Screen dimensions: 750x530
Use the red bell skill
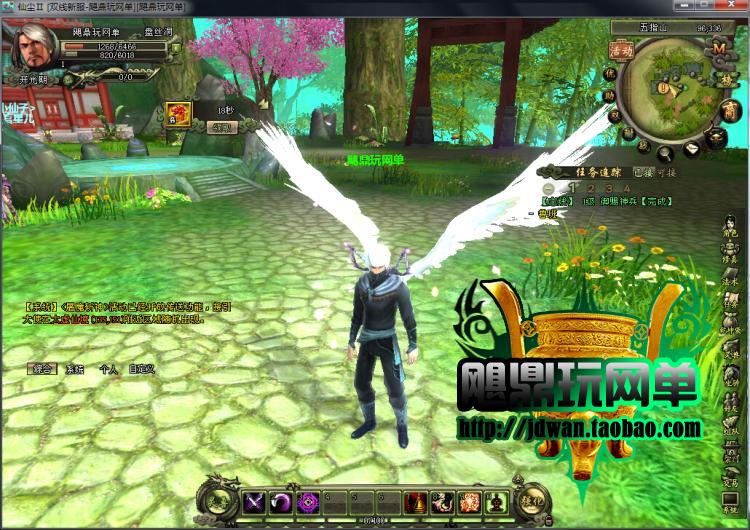click(416, 502)
